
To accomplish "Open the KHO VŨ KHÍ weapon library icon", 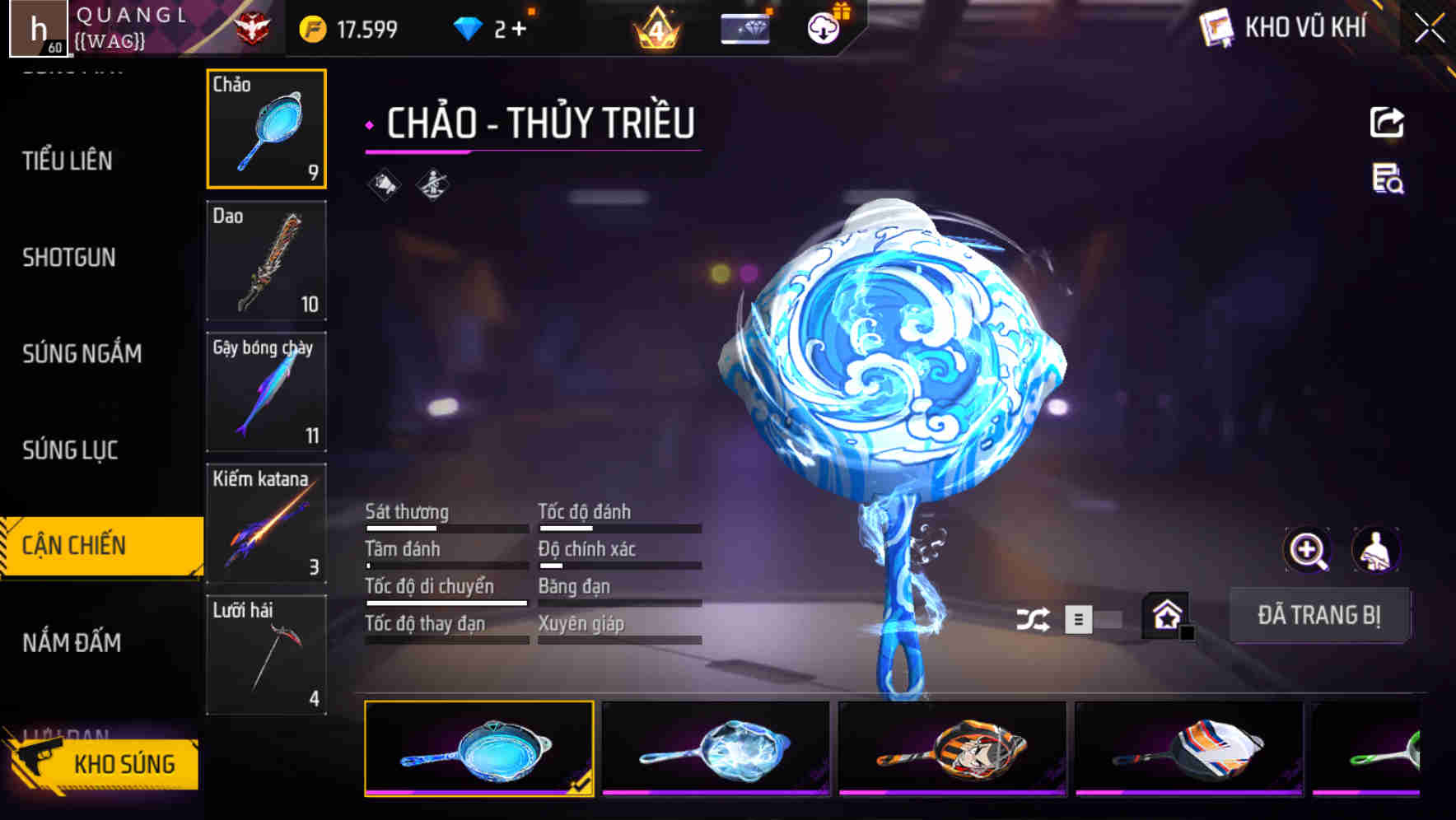I will pyautogui.click(x=1217, y=28).
